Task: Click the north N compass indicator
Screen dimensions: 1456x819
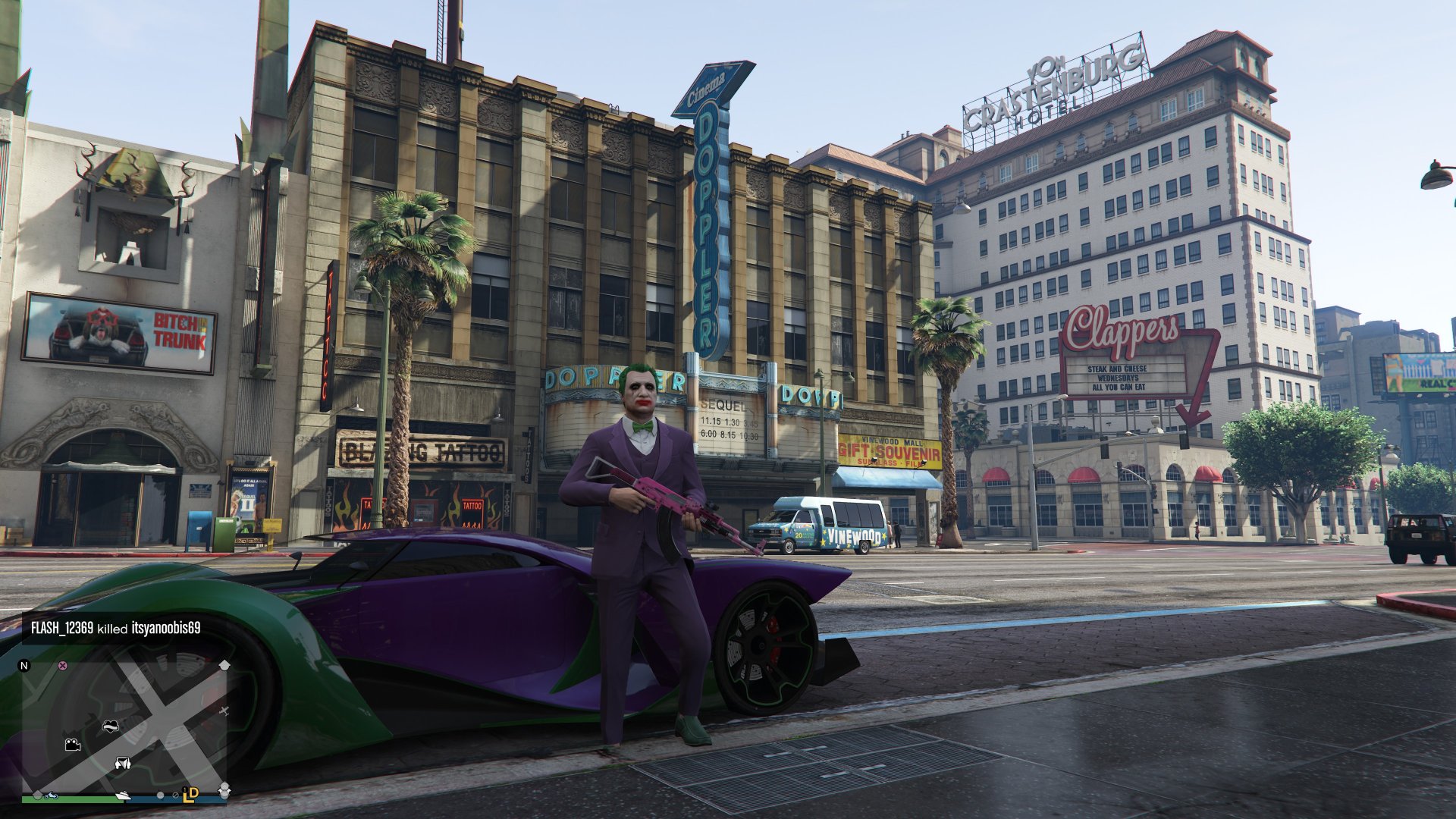Action: 24,666
